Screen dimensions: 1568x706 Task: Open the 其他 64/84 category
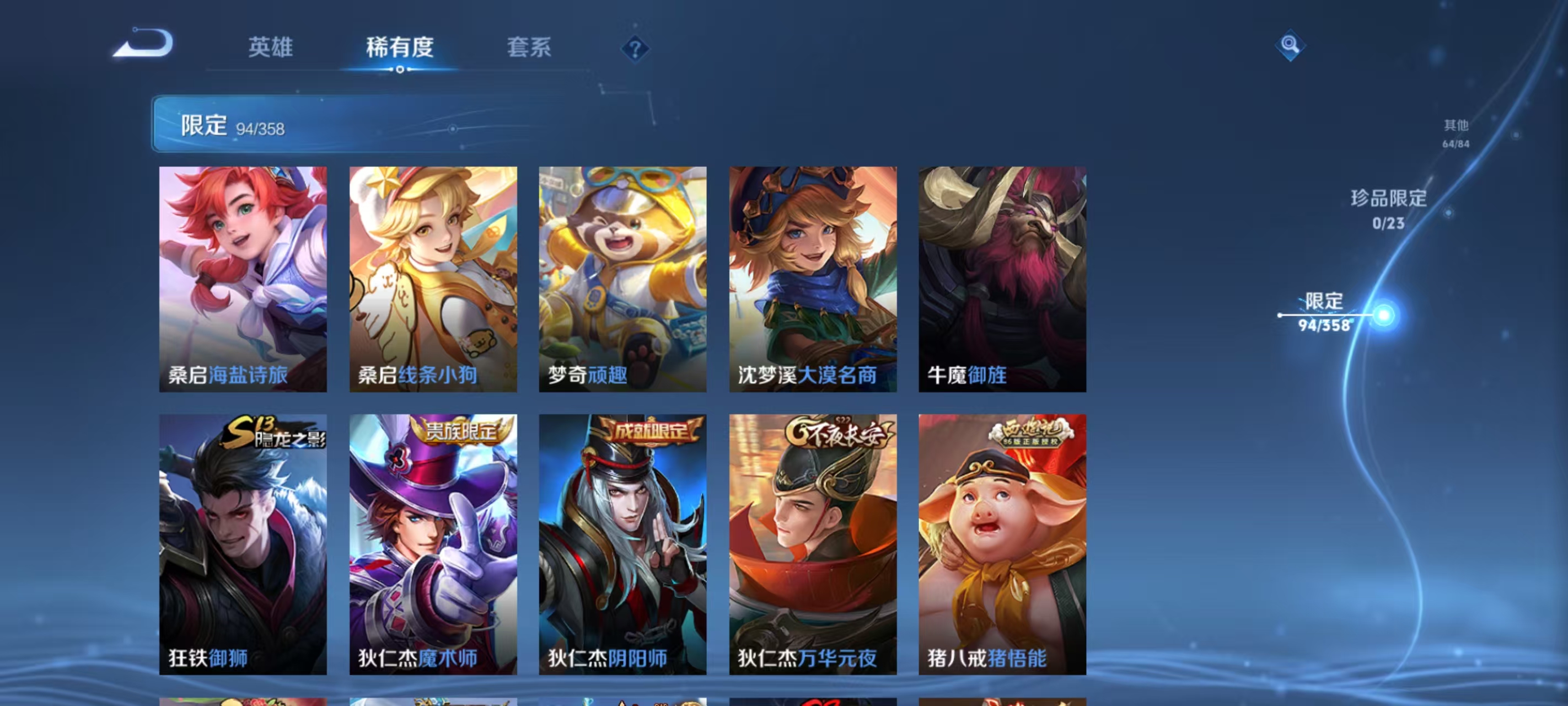click(x=1456, y=134)
